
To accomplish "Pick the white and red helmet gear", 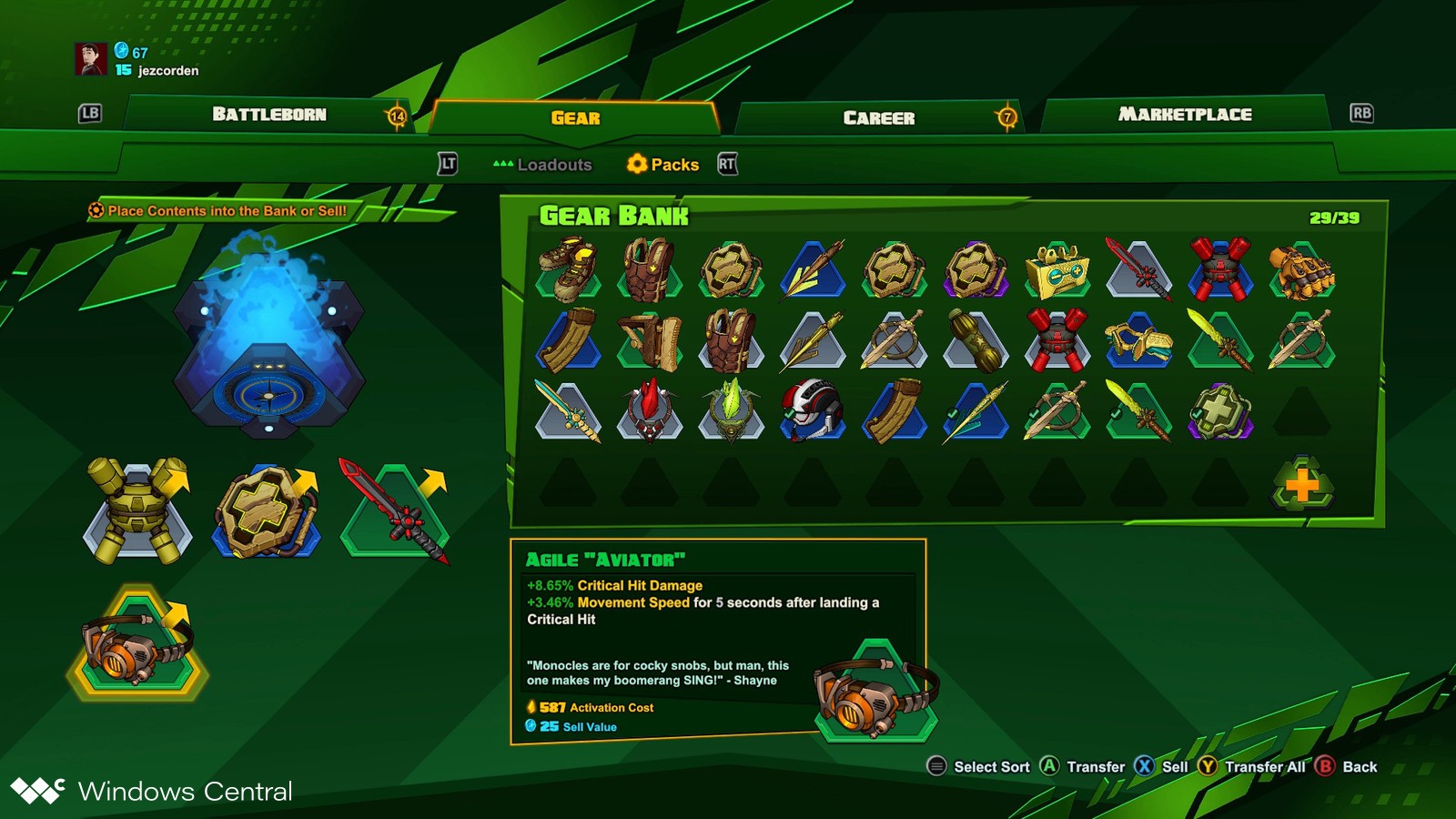I will click(812, 410).
